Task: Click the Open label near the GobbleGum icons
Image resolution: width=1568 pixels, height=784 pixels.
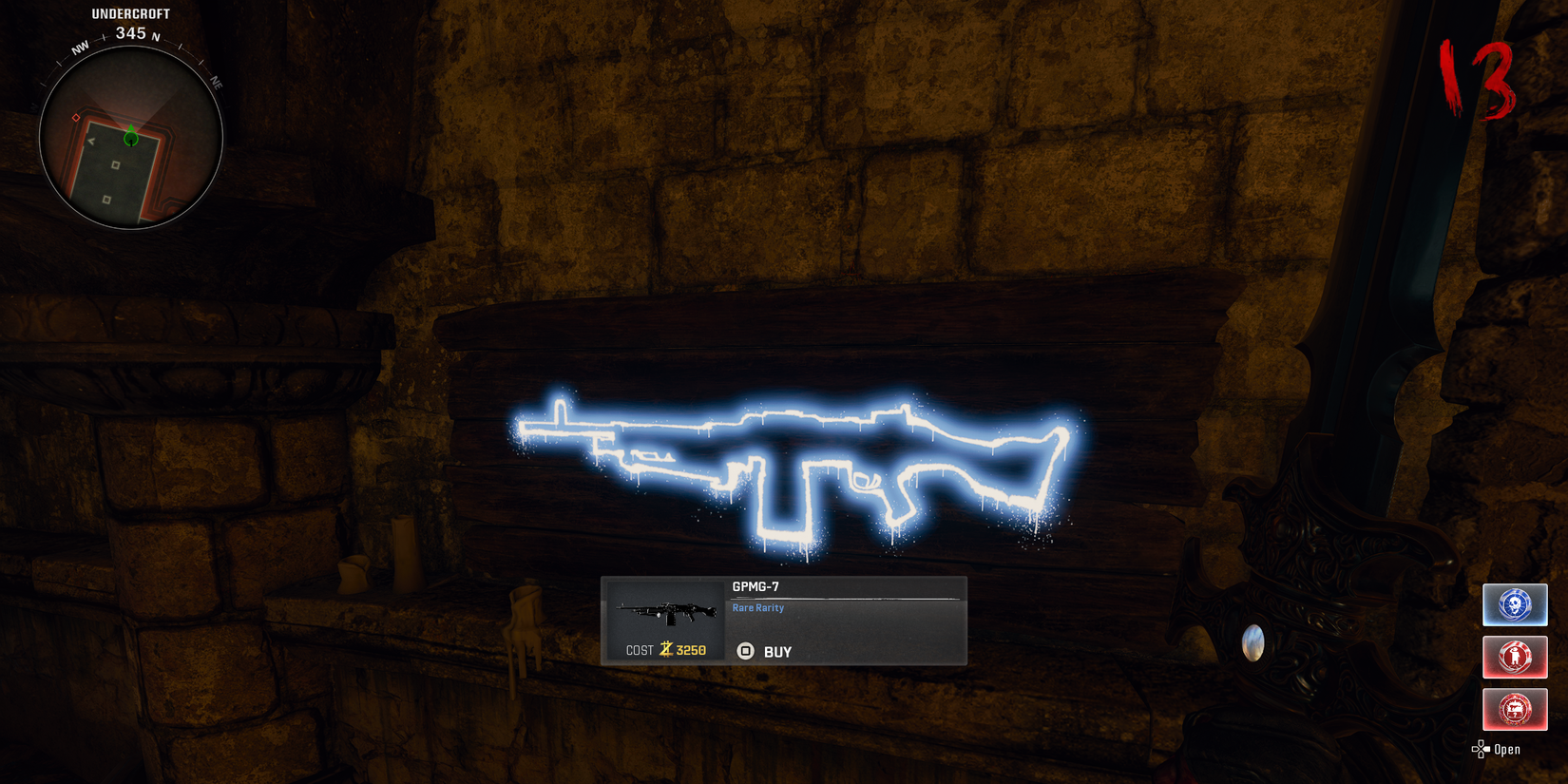Action: (1506, 749)
